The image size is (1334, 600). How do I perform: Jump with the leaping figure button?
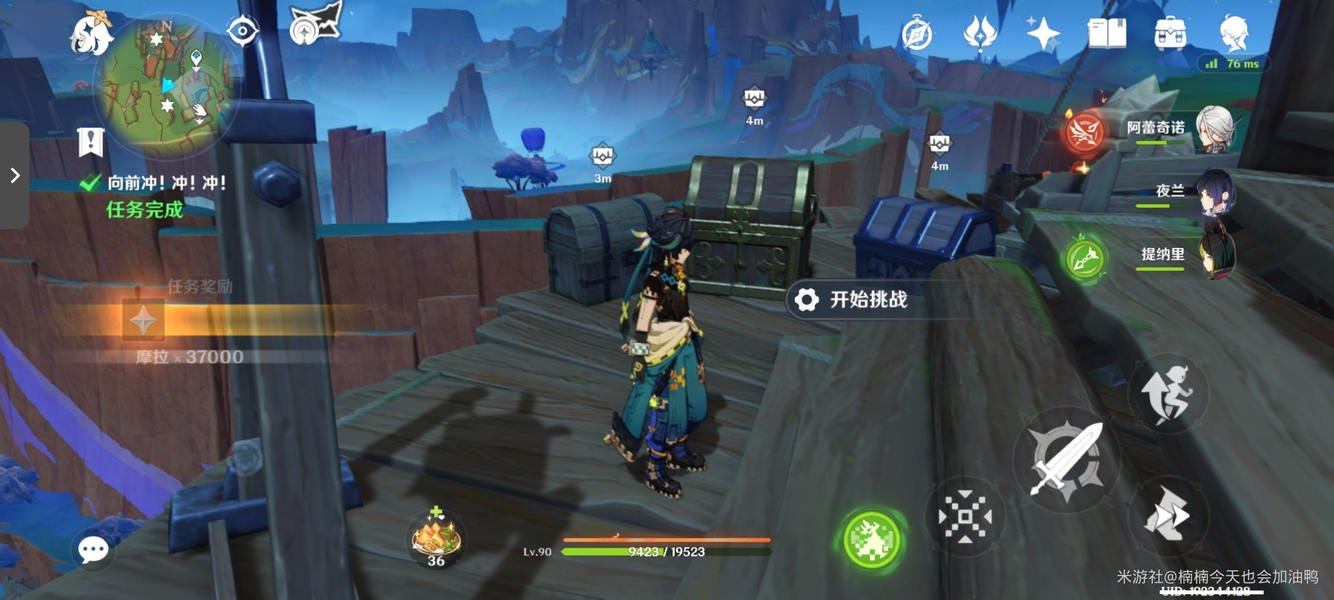pos(1168,392)
